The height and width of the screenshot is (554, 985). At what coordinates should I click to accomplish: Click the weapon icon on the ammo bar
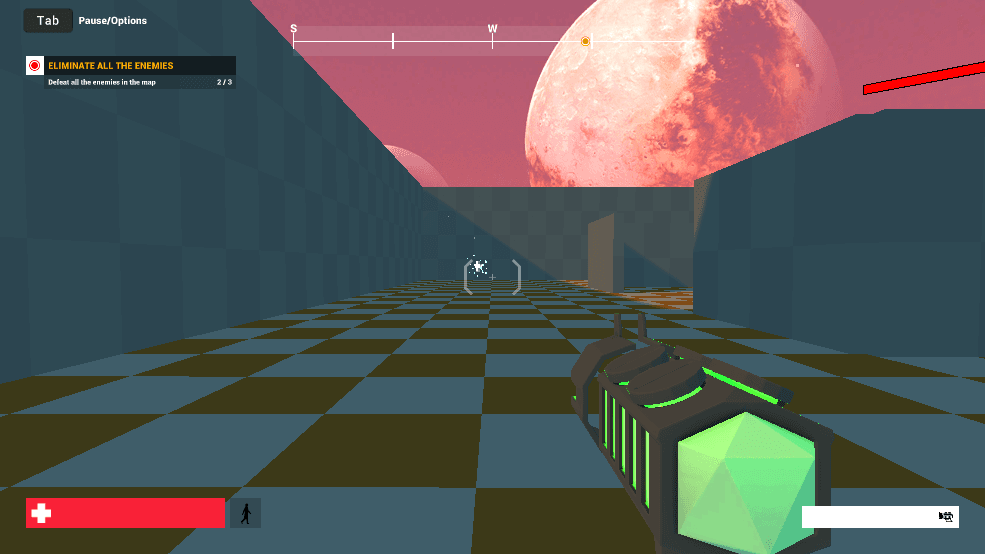click(x=945, y=516)
